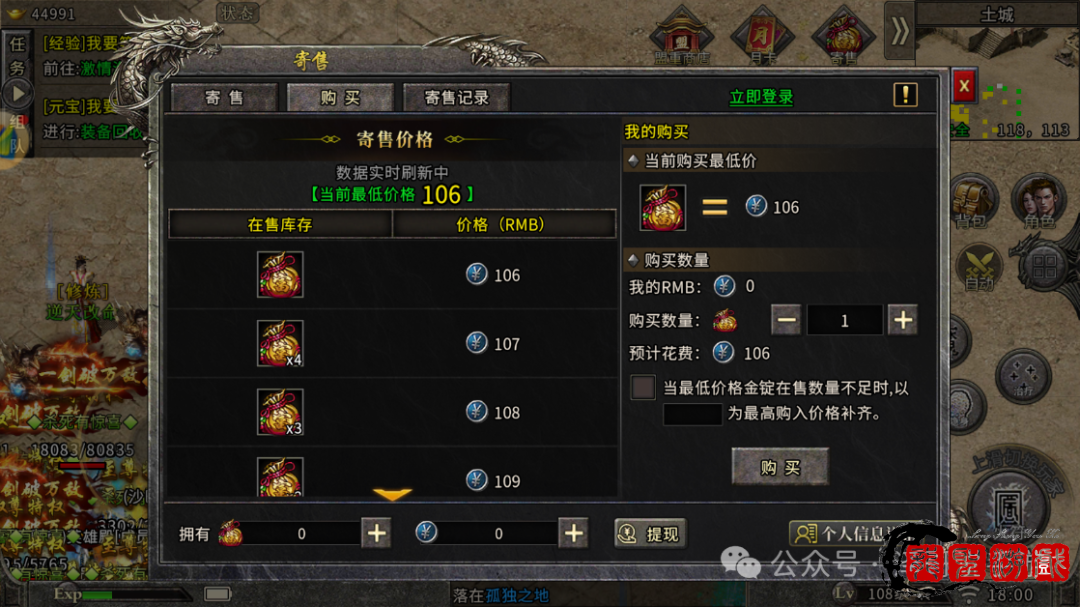Click the maximum purchase price input box
The height and width of the screenshot is (607, 1080).
(x=692, y=413)
